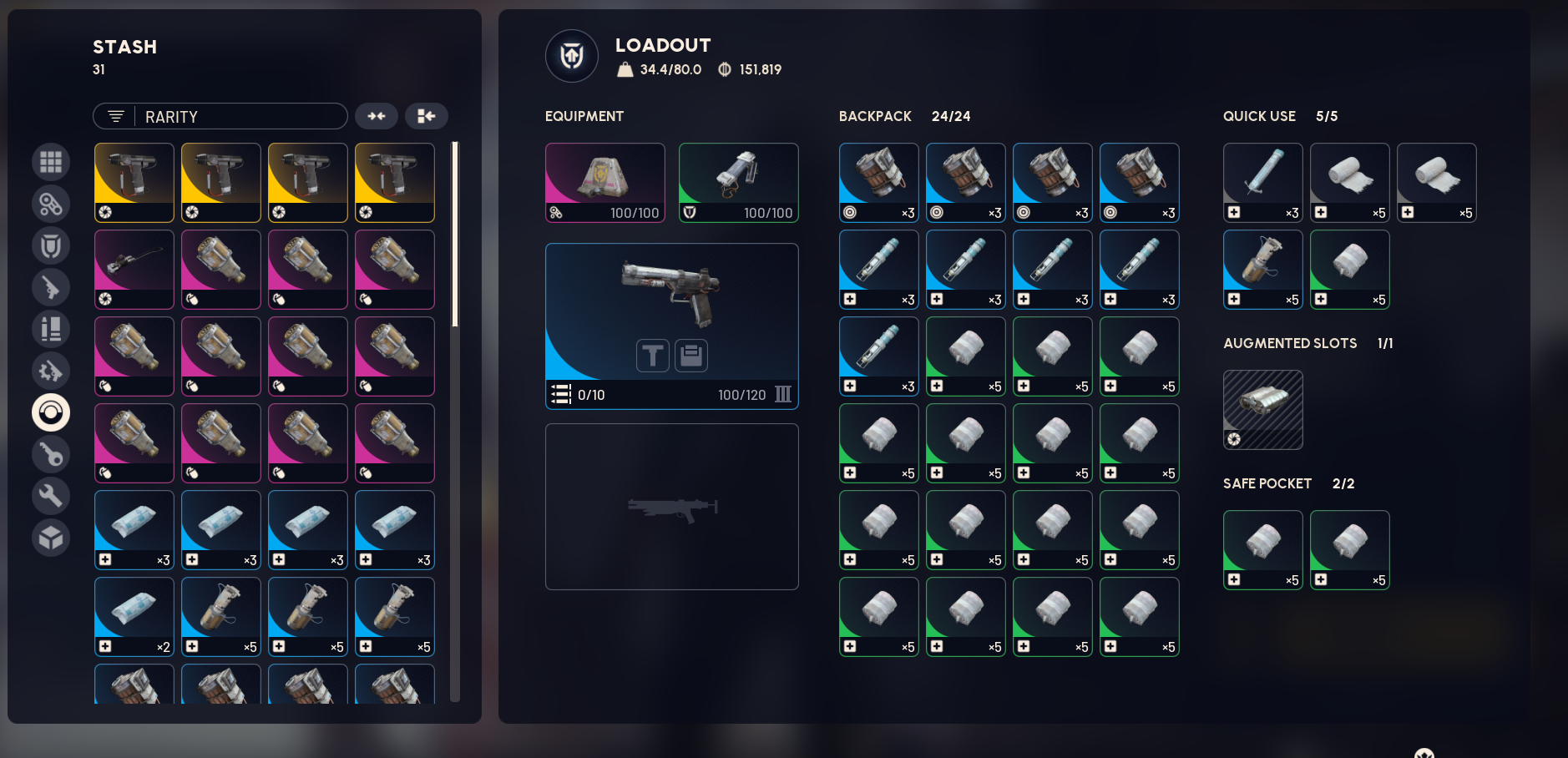Click the squares-and-arrow button beside RARITY
This screenshot has height=758, width=1568.
pyautogui.click(x=427, y=116)
